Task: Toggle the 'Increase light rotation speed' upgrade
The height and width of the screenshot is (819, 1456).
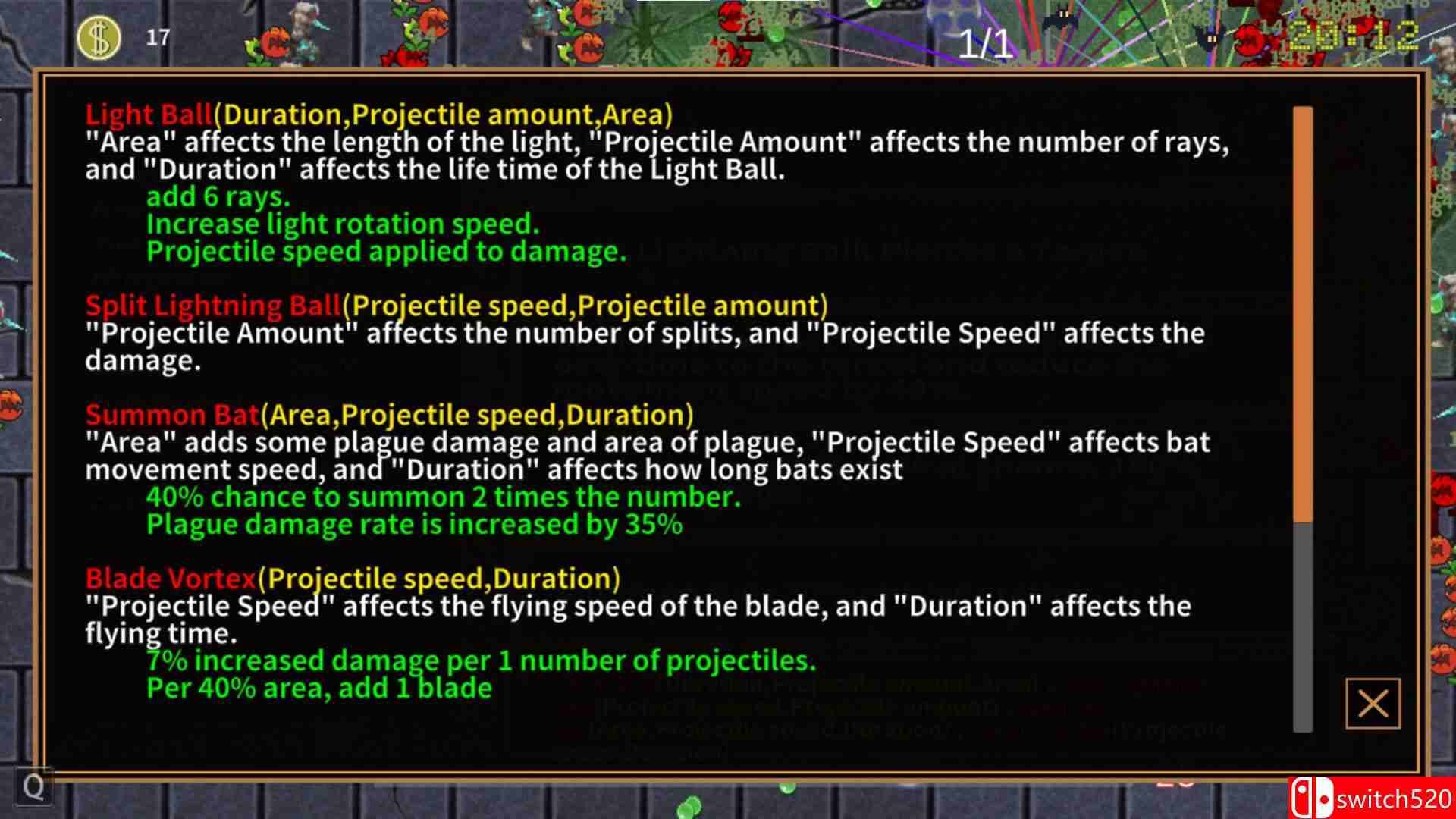Action: coord(343,223)
